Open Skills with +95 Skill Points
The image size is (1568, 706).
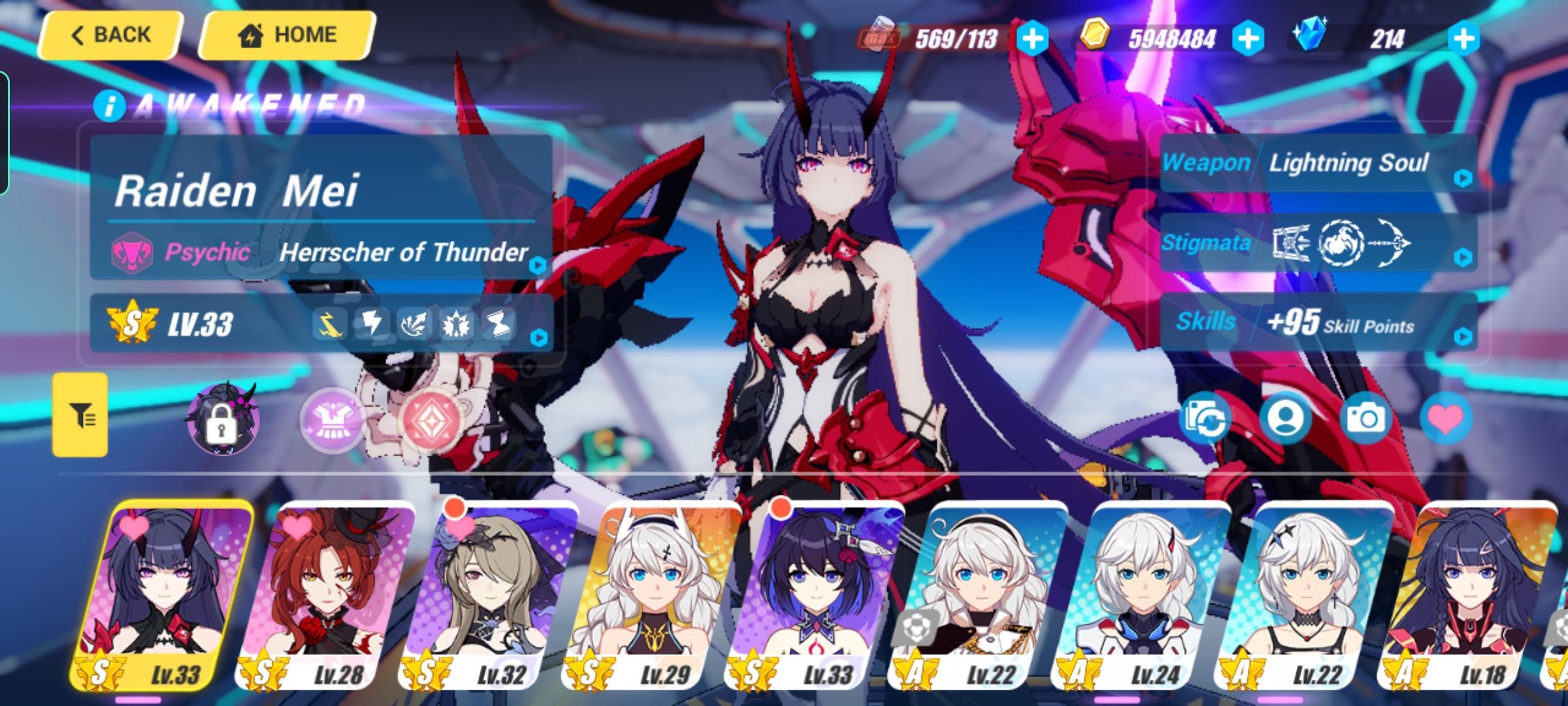(1318, 322)
